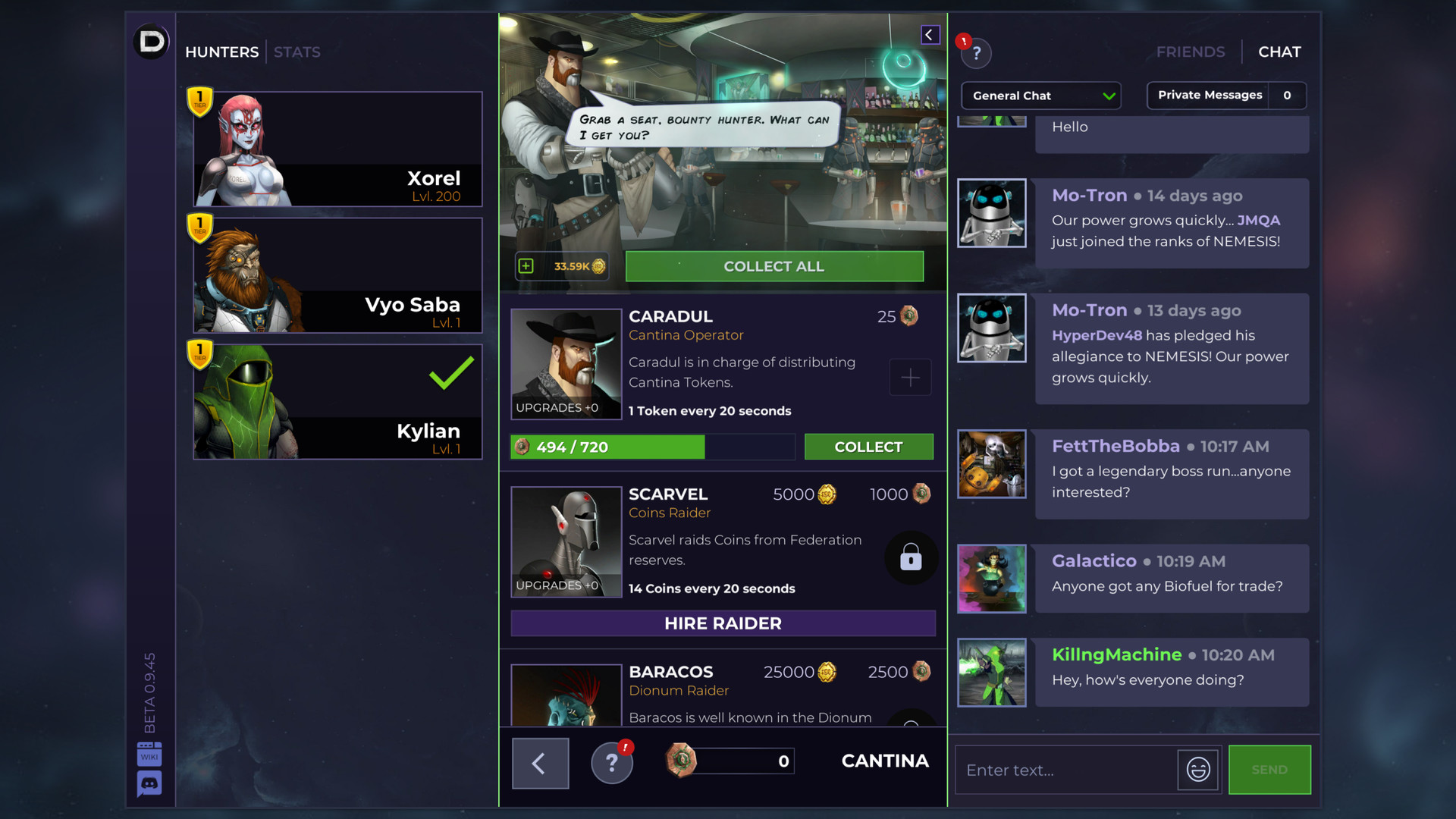Collapse the cantina scene with the top chevron
The height and width of the screenshot is (819, 1456).
tap(930, 34)
